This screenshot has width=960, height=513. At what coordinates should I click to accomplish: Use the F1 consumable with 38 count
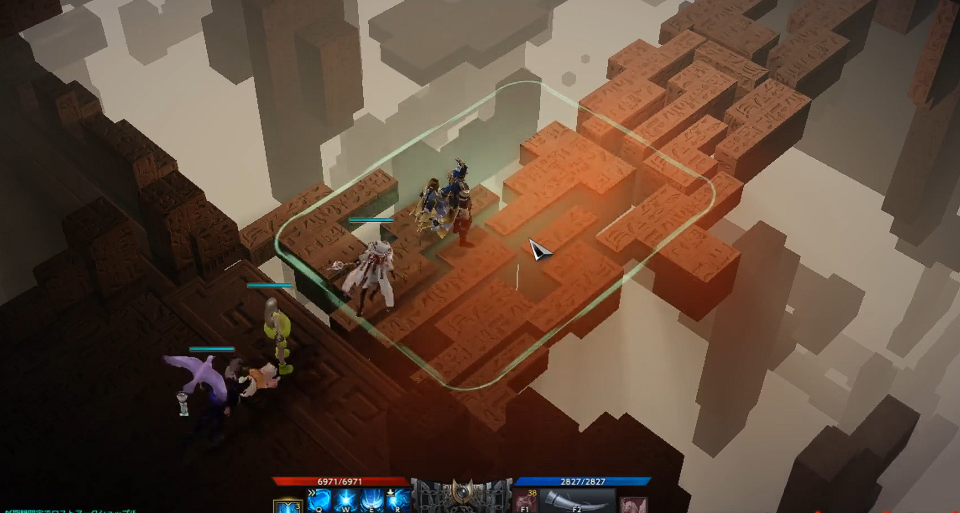[526, 501]
